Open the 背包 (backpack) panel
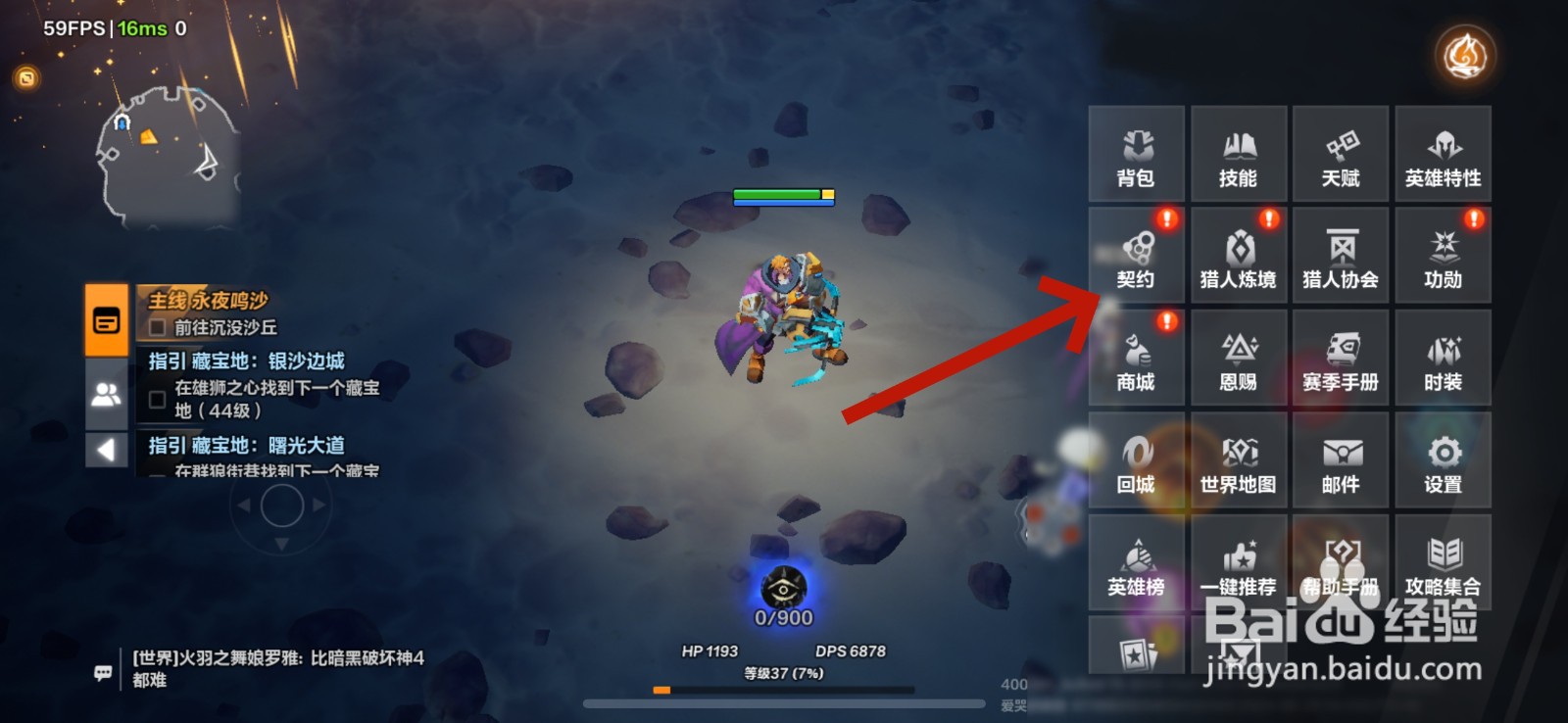This screenshot has width=1568, height=723. pos(1135,155)
